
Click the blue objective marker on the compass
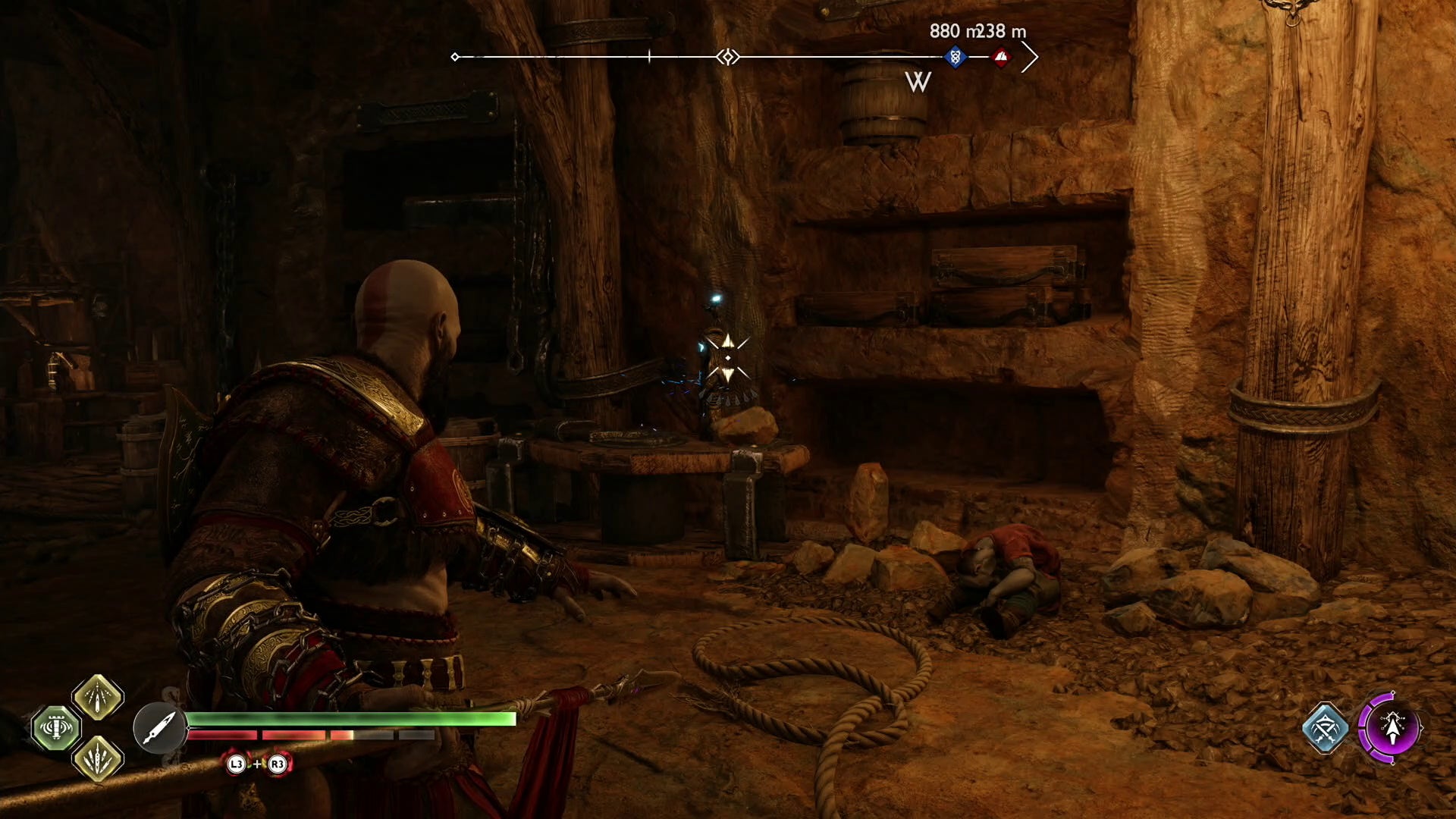tap(955, 55)
